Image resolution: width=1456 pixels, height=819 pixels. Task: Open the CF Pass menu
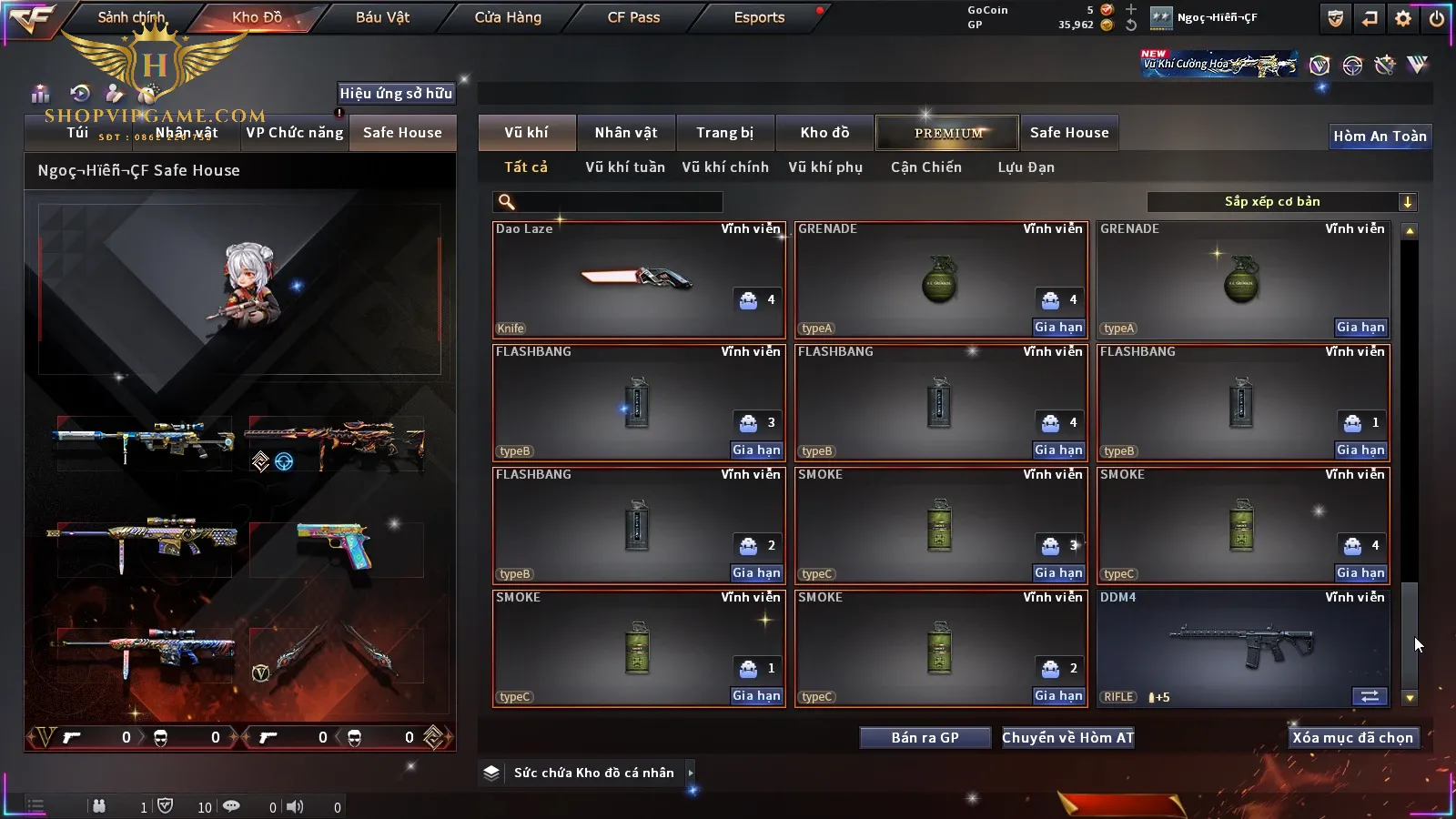(x=633, y=17)
